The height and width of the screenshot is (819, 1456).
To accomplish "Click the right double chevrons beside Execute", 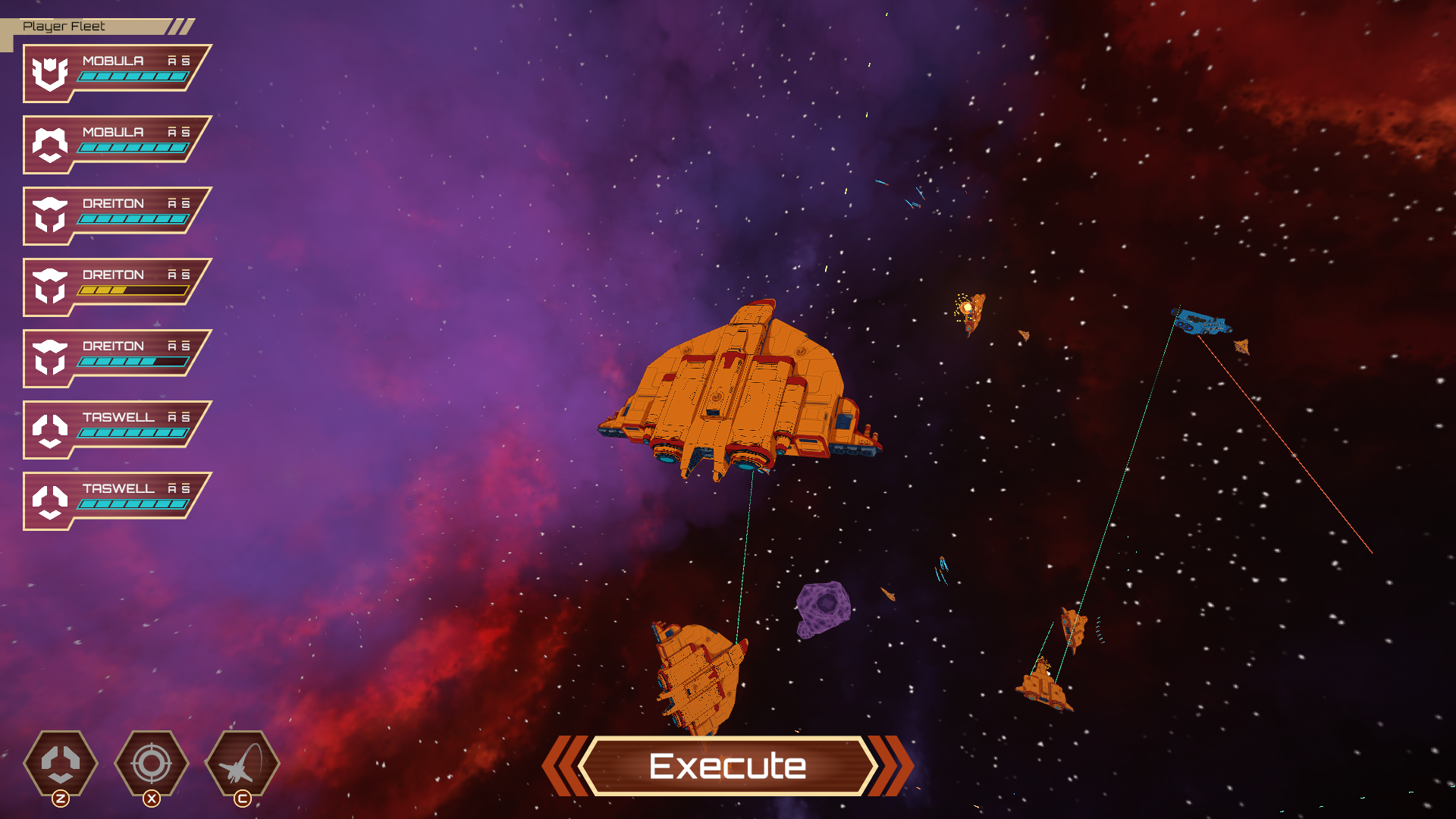I will 887,767.
